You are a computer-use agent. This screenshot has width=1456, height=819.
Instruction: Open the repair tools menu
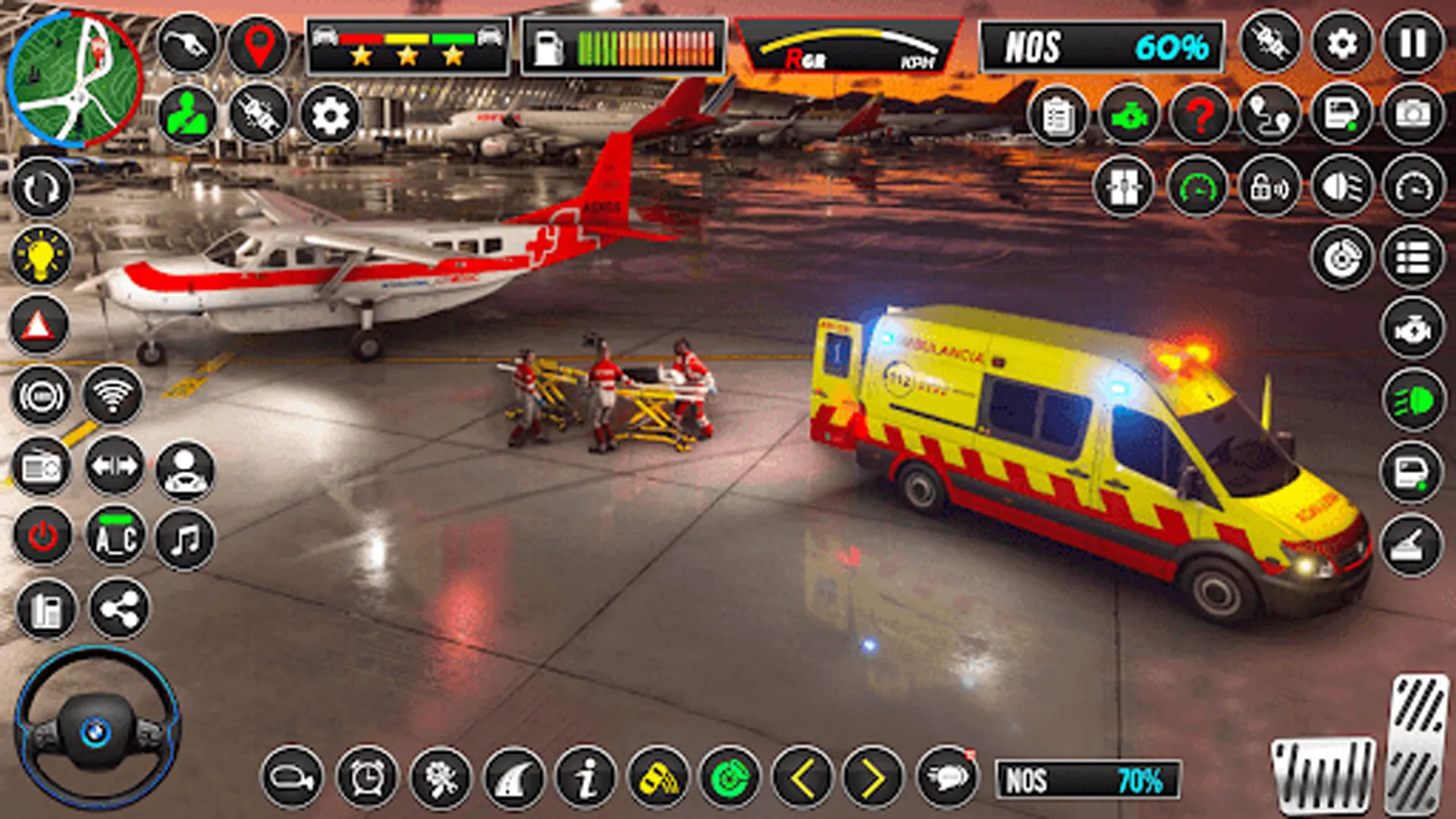[440, 777]
